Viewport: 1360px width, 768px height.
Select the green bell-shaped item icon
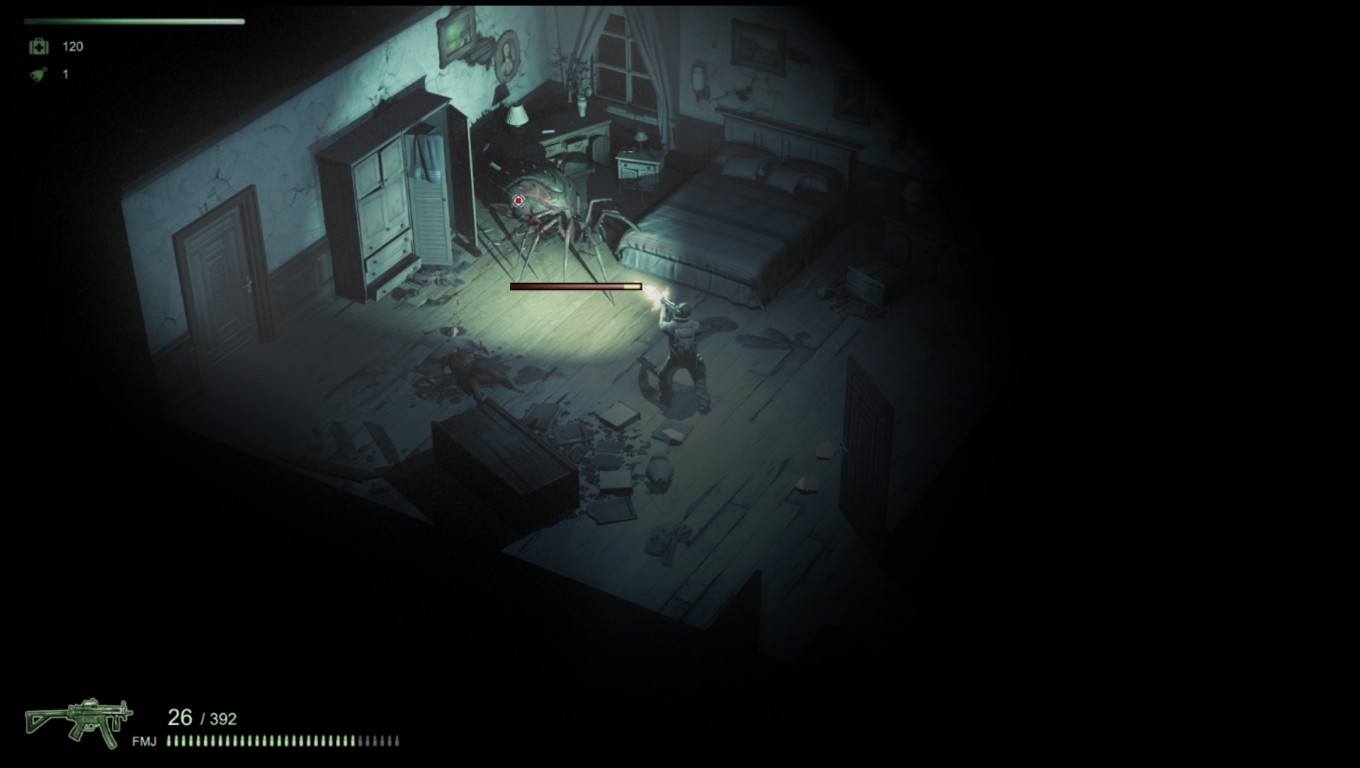coord(39,74)
